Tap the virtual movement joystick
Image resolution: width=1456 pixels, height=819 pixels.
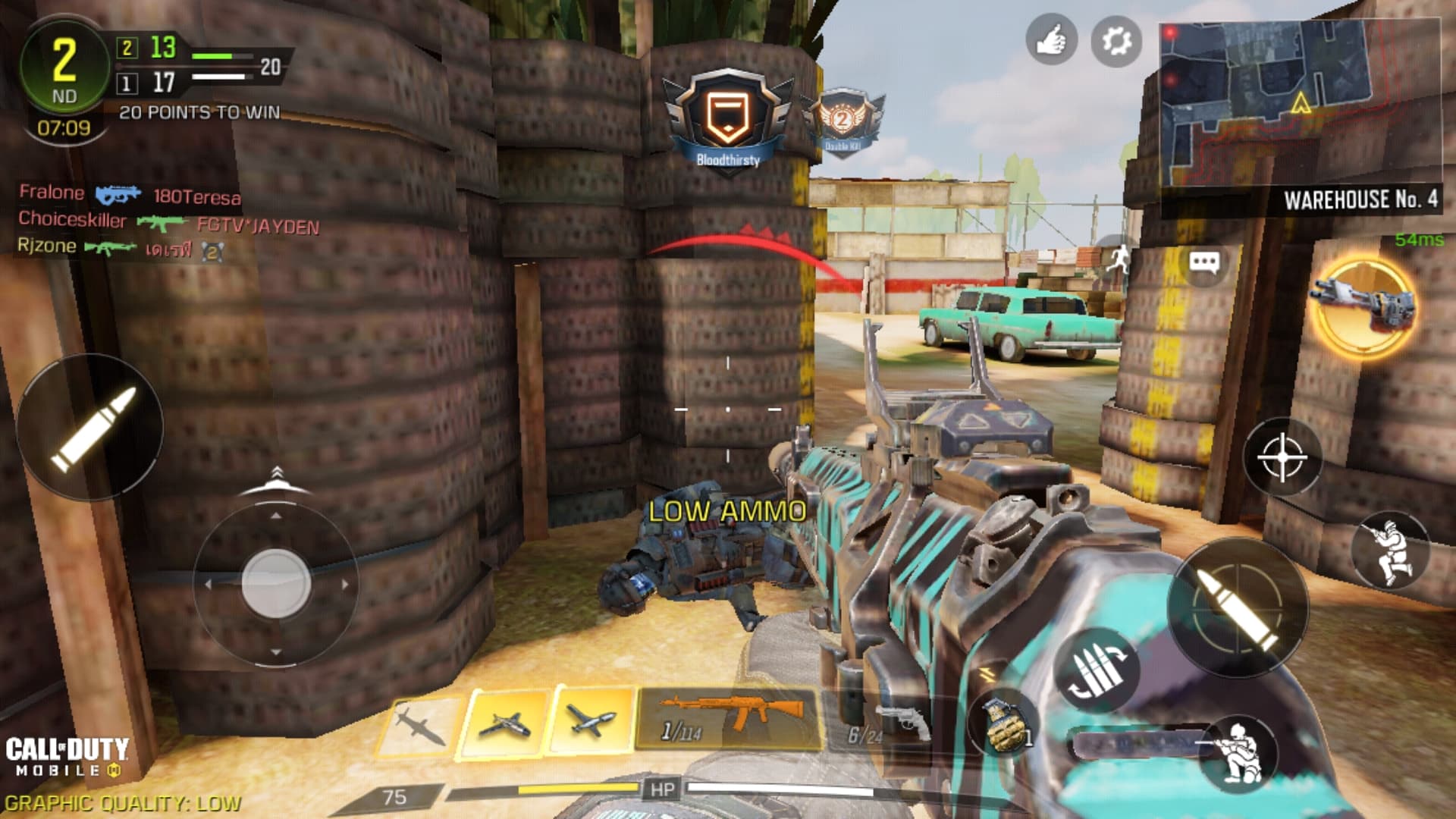(275, 584)
